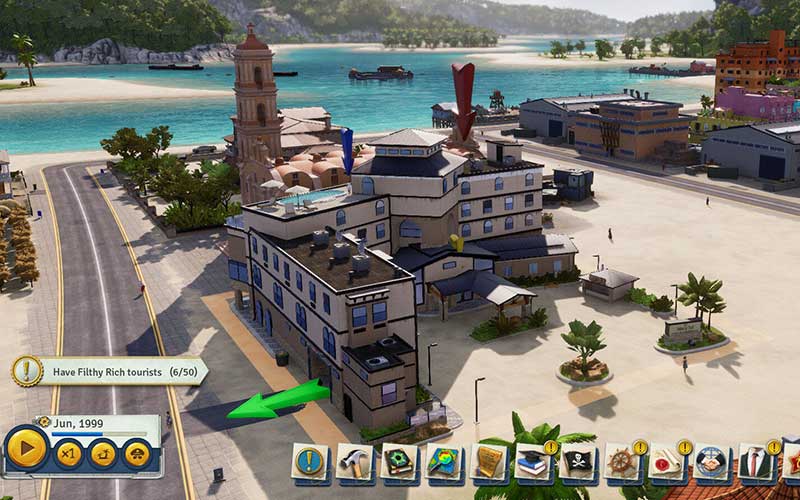The height and width of the screenshot is (500, 800).
Task: Open the parchment scroll menu
Action: pos(489,462)
